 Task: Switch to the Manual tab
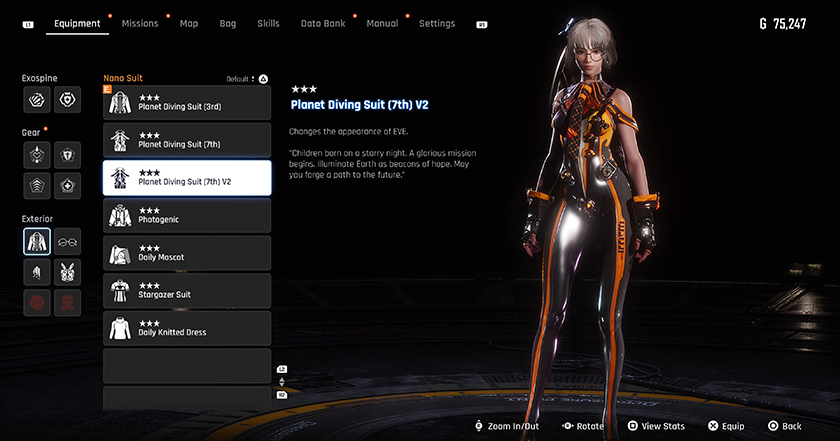pyautogui.click(x=382, y=23)
